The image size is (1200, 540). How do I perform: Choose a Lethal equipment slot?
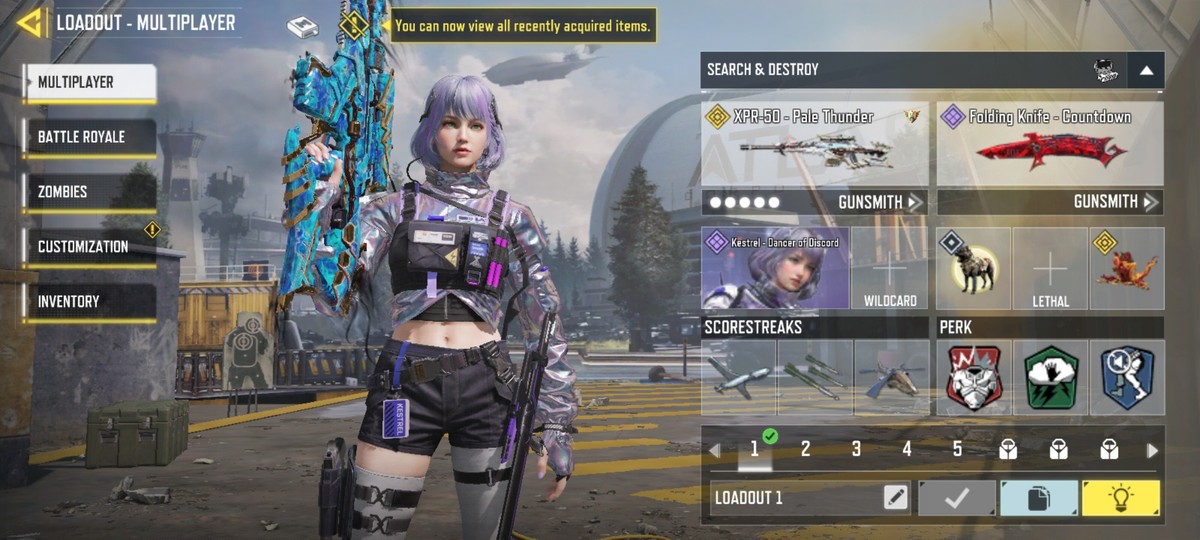click(x=1050, y=269)
